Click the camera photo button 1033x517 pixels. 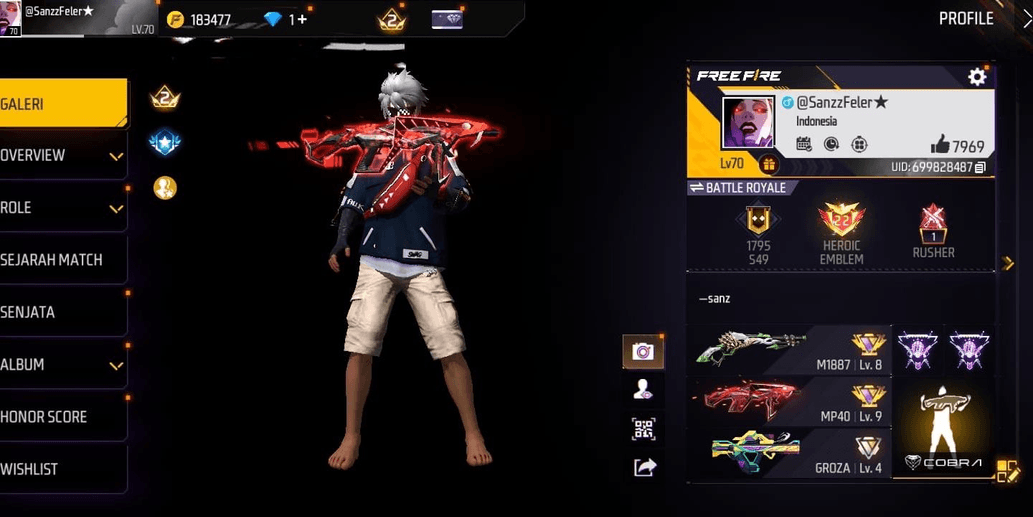click(643, 351)
